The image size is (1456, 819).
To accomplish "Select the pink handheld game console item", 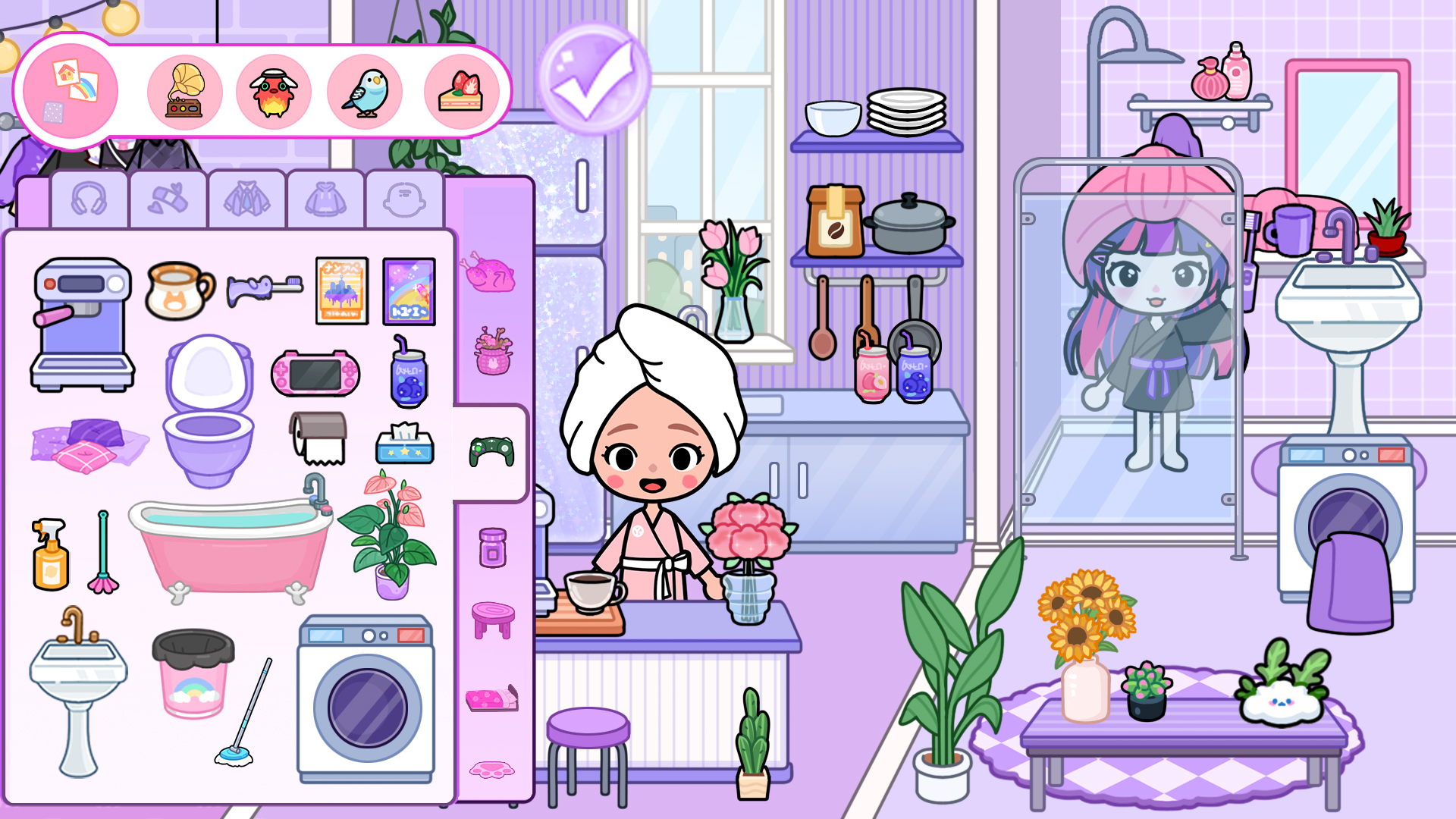I will coord(315,372).
